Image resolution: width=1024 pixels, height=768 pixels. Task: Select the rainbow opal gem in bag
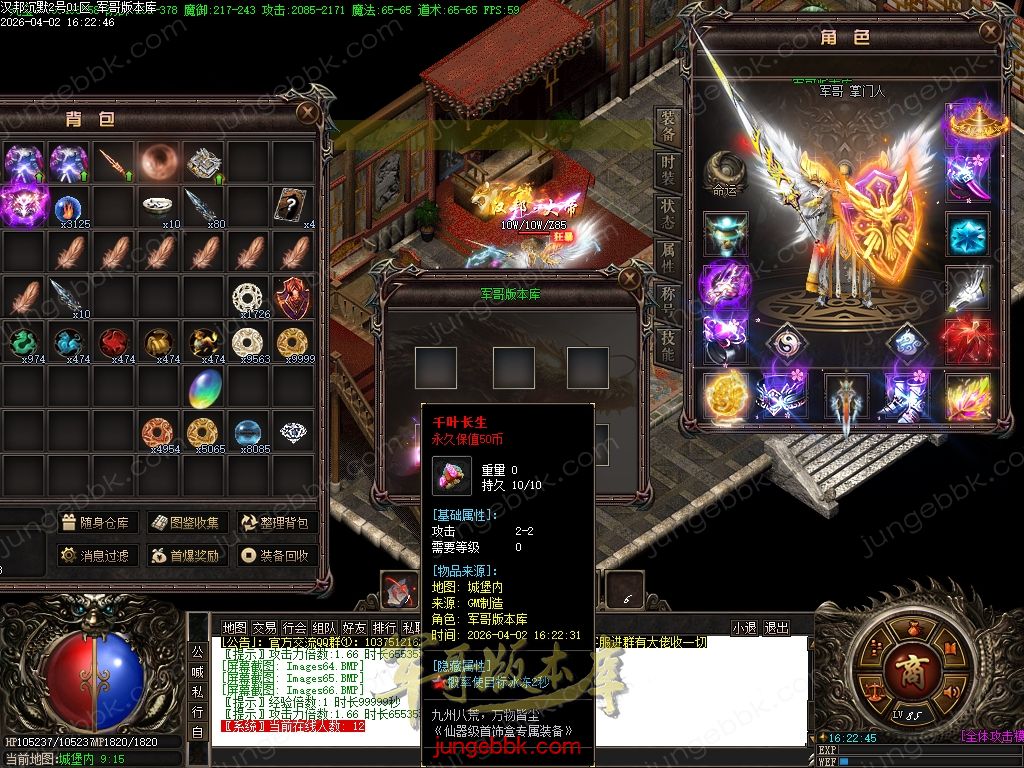tap(205, 387)
